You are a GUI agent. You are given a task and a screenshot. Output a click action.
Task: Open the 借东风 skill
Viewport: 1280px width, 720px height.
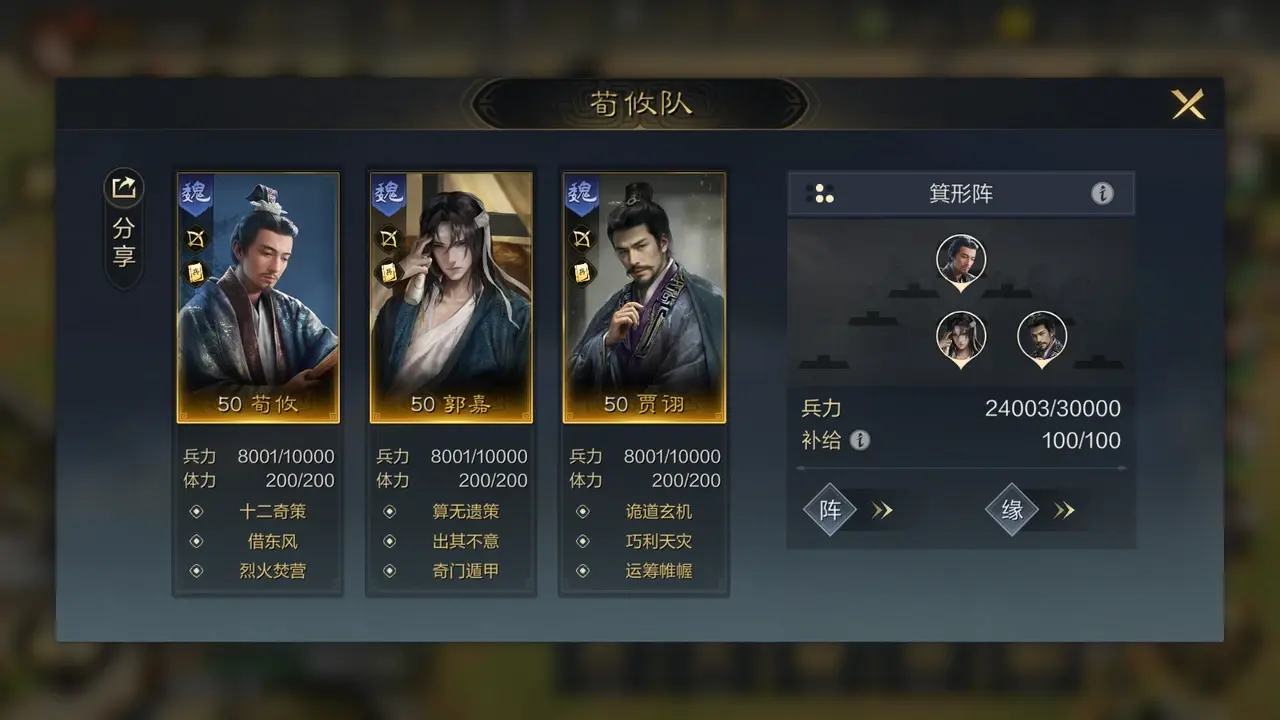click(272, 541)
